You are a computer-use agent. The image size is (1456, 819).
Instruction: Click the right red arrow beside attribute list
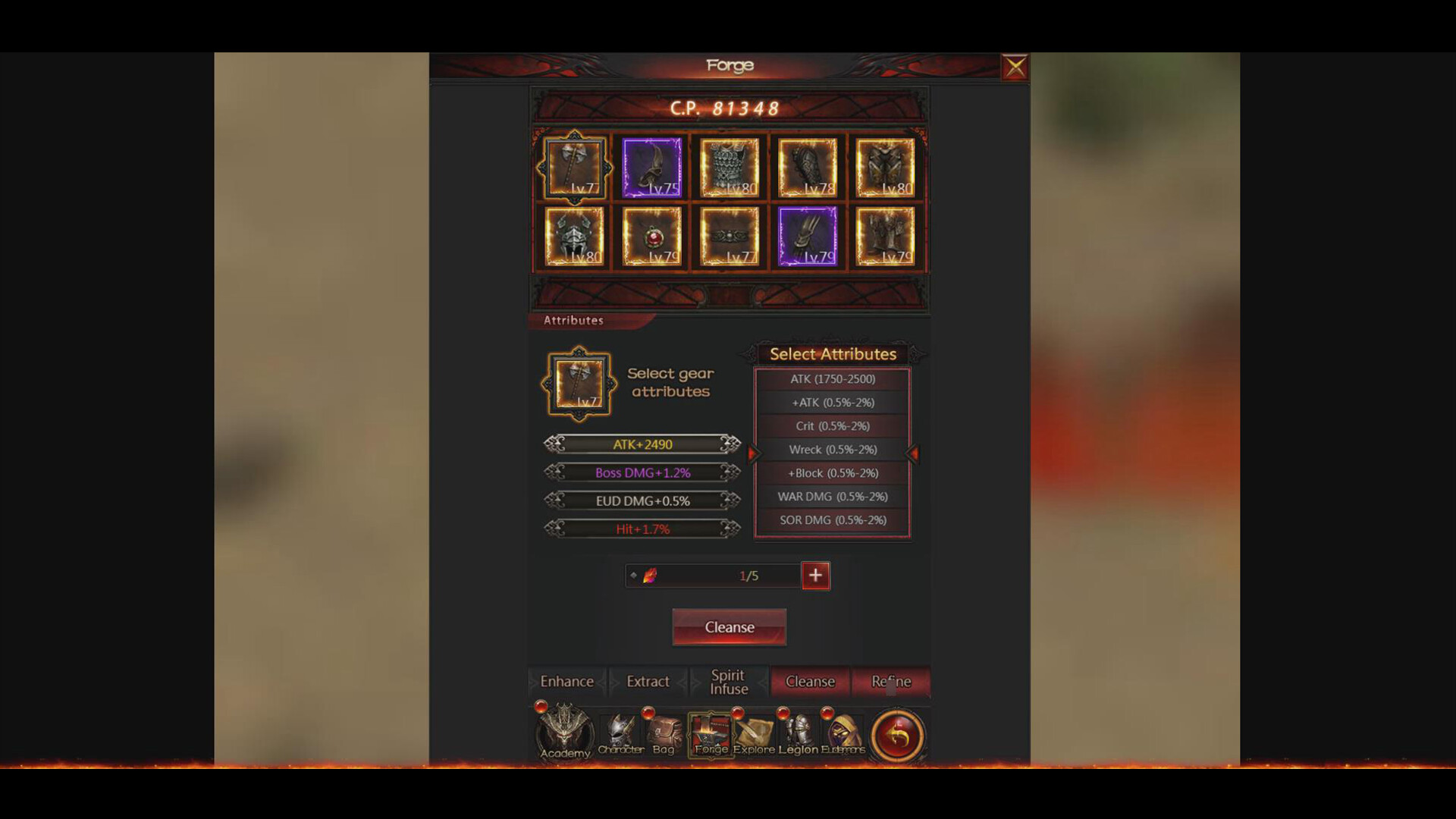(912, 453)
